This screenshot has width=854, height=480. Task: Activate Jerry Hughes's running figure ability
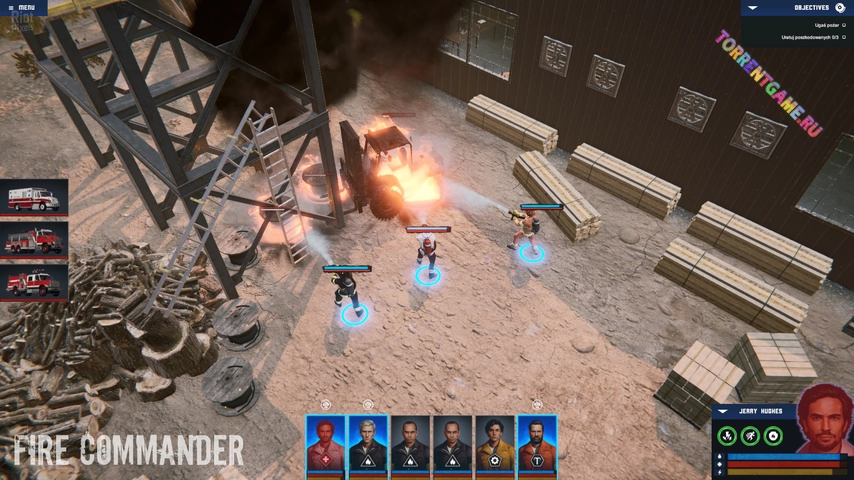click(x=750, y=436)
